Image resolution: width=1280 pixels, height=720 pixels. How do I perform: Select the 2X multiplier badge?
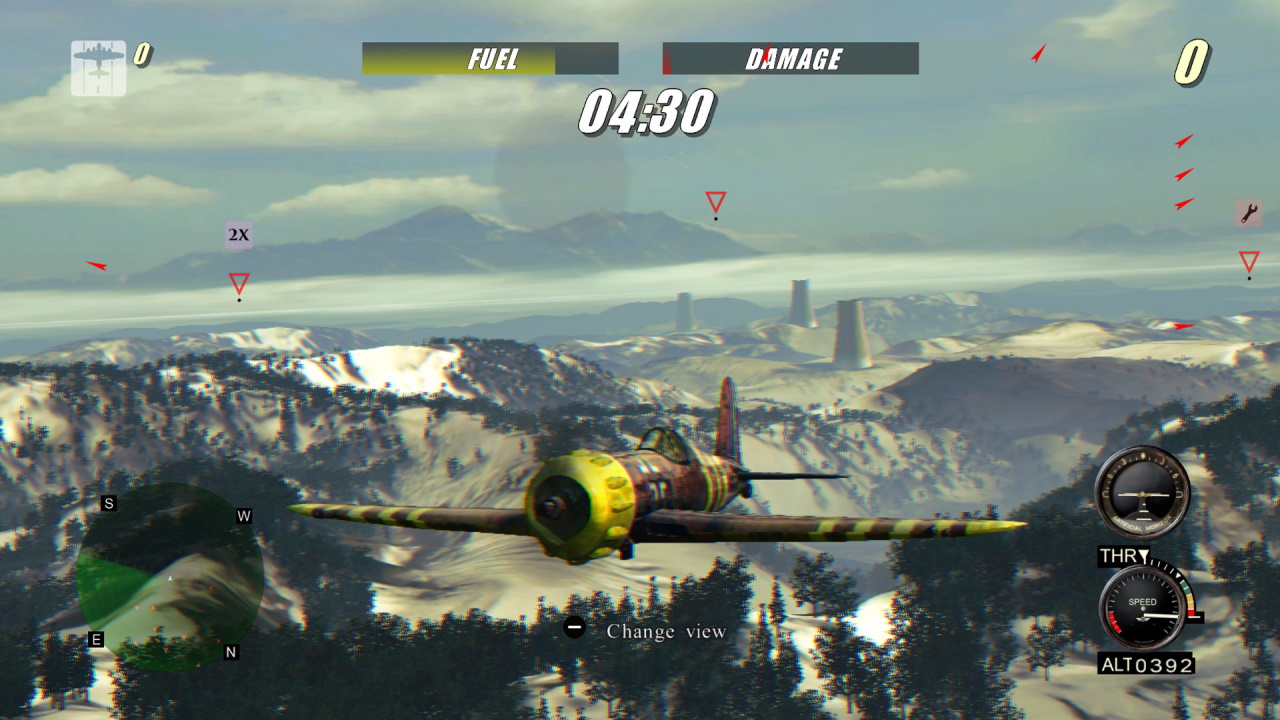point(239,234)
